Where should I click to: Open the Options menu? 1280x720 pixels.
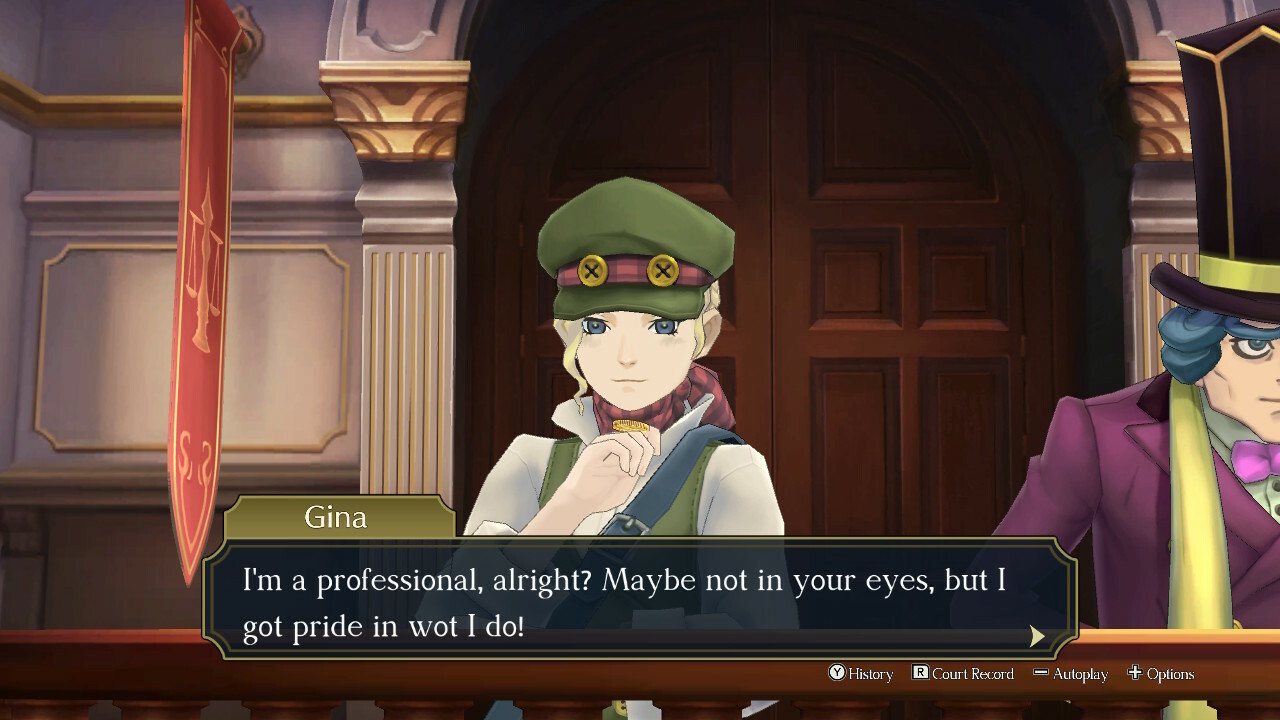(x=1161, y=674)
